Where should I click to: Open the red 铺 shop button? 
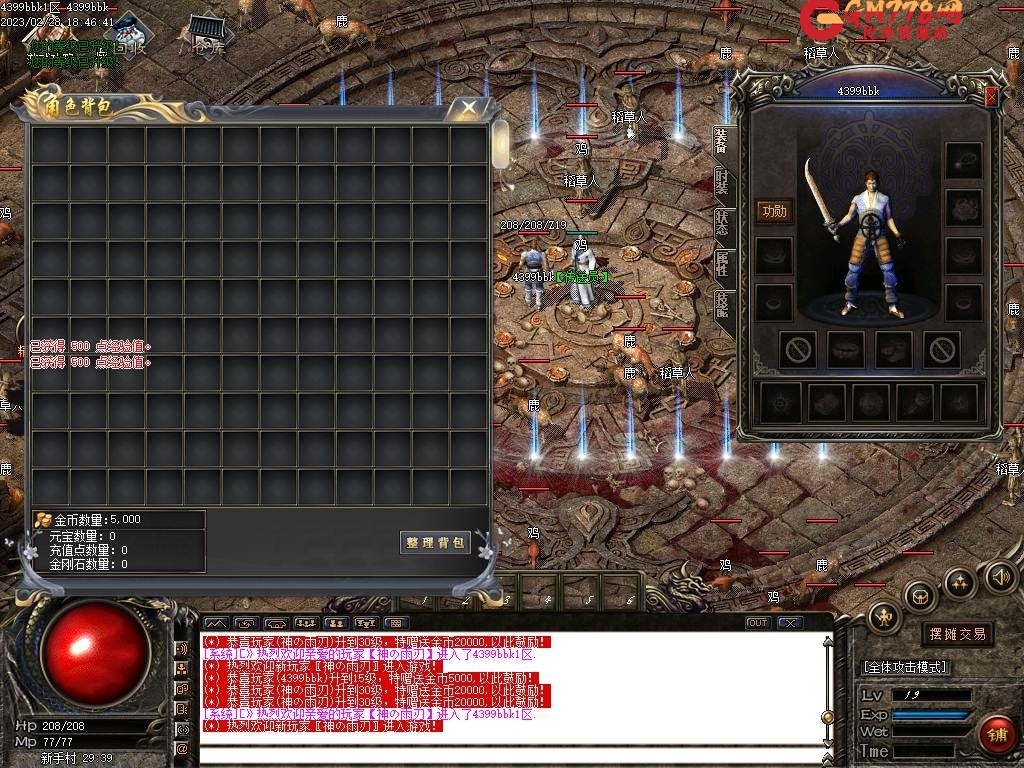click(x=996, y=735)
